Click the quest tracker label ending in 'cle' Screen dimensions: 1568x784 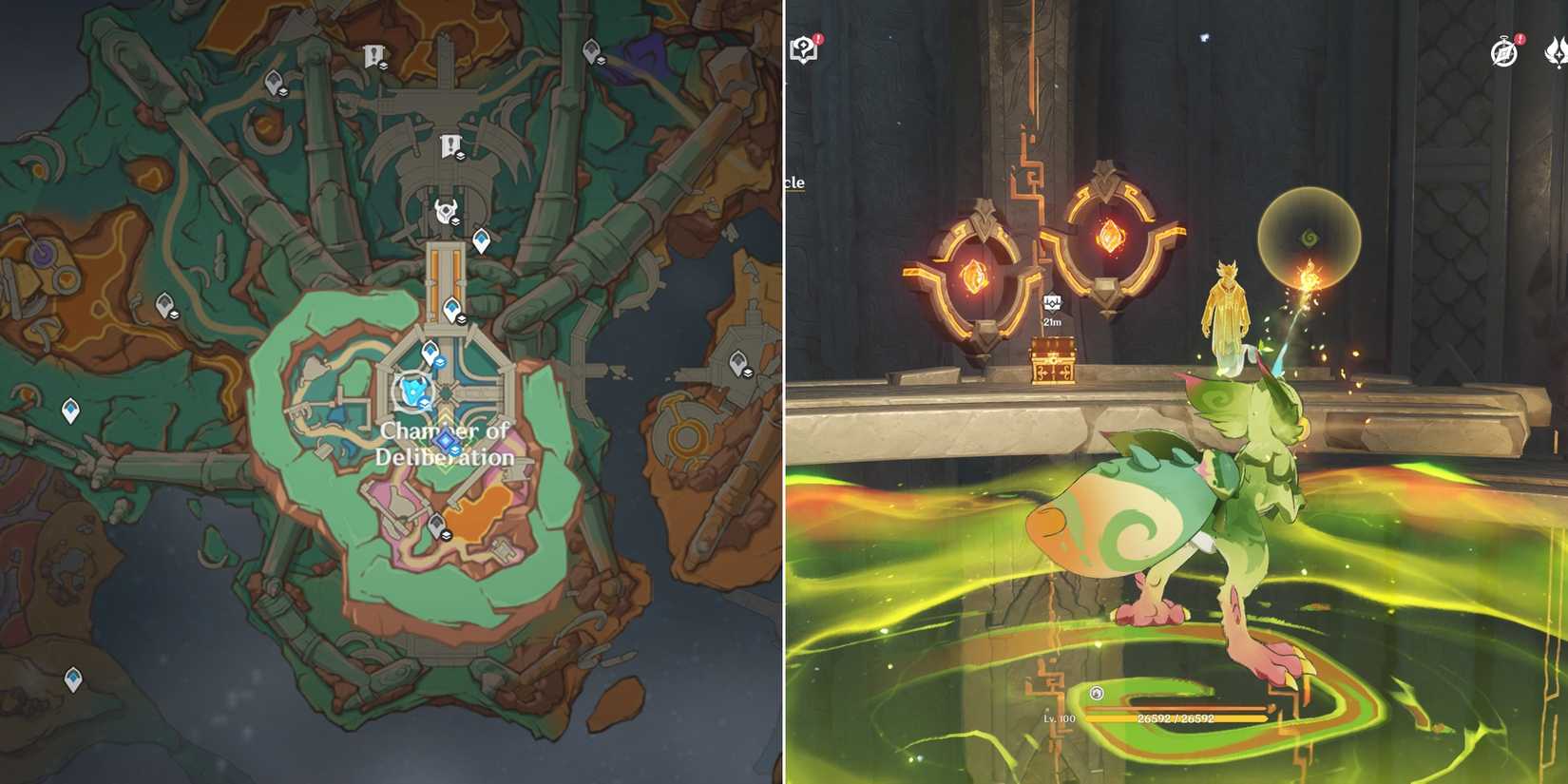click(796, 181)
